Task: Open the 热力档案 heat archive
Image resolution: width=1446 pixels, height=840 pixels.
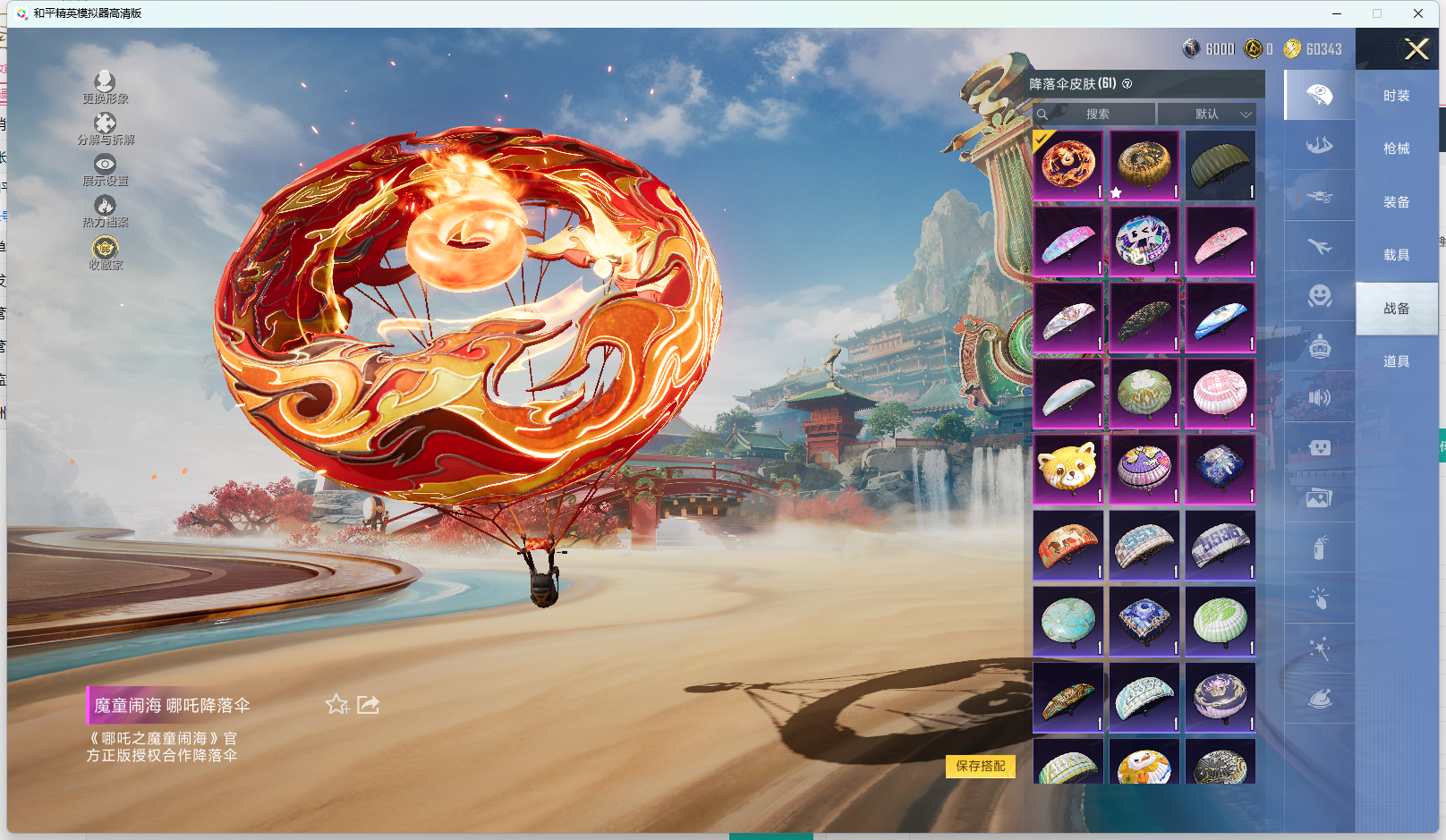Action: 105,210
